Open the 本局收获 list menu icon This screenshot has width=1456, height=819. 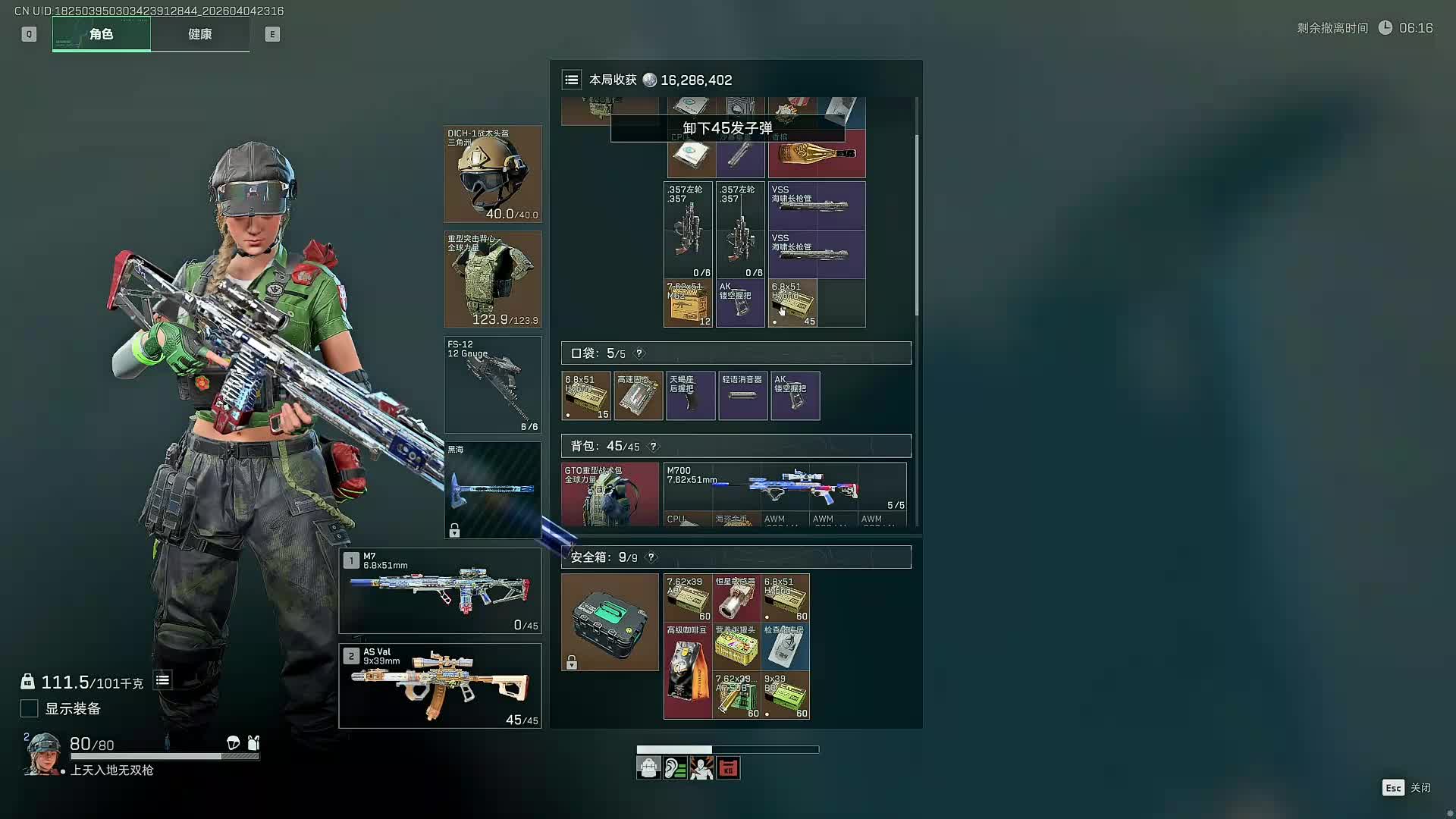point(572,80)
